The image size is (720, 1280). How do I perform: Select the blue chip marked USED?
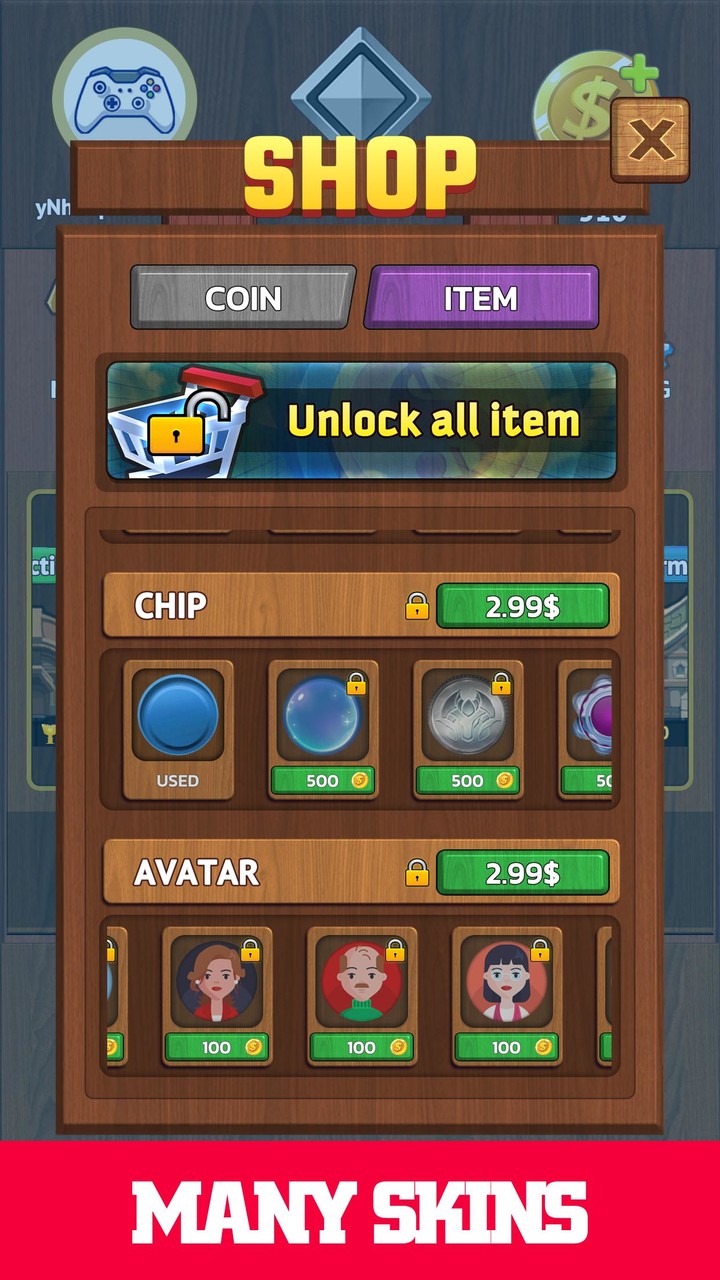pyautogui.click(x=178, y=717)
